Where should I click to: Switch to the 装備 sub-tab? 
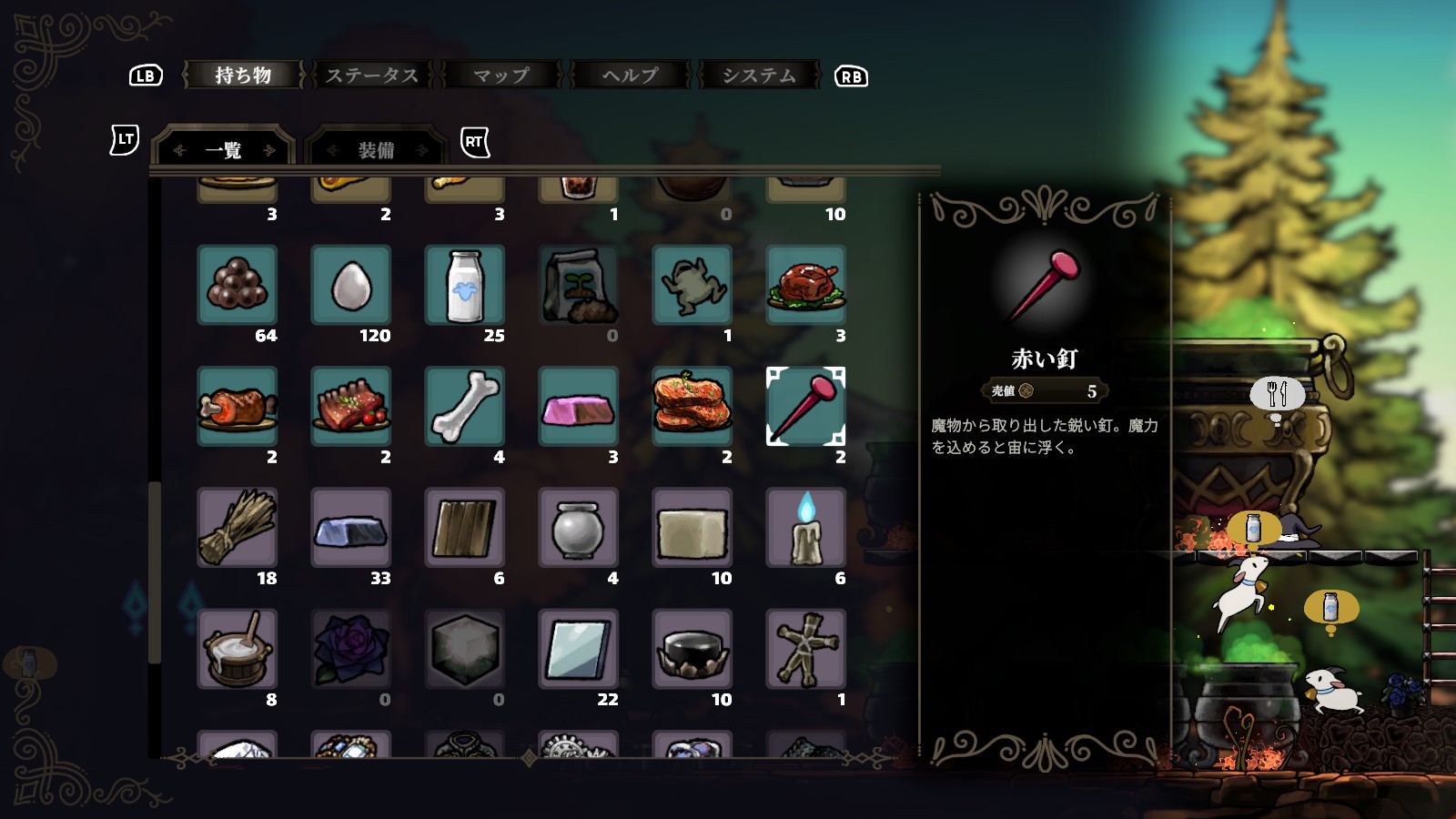tap(377, 149)
